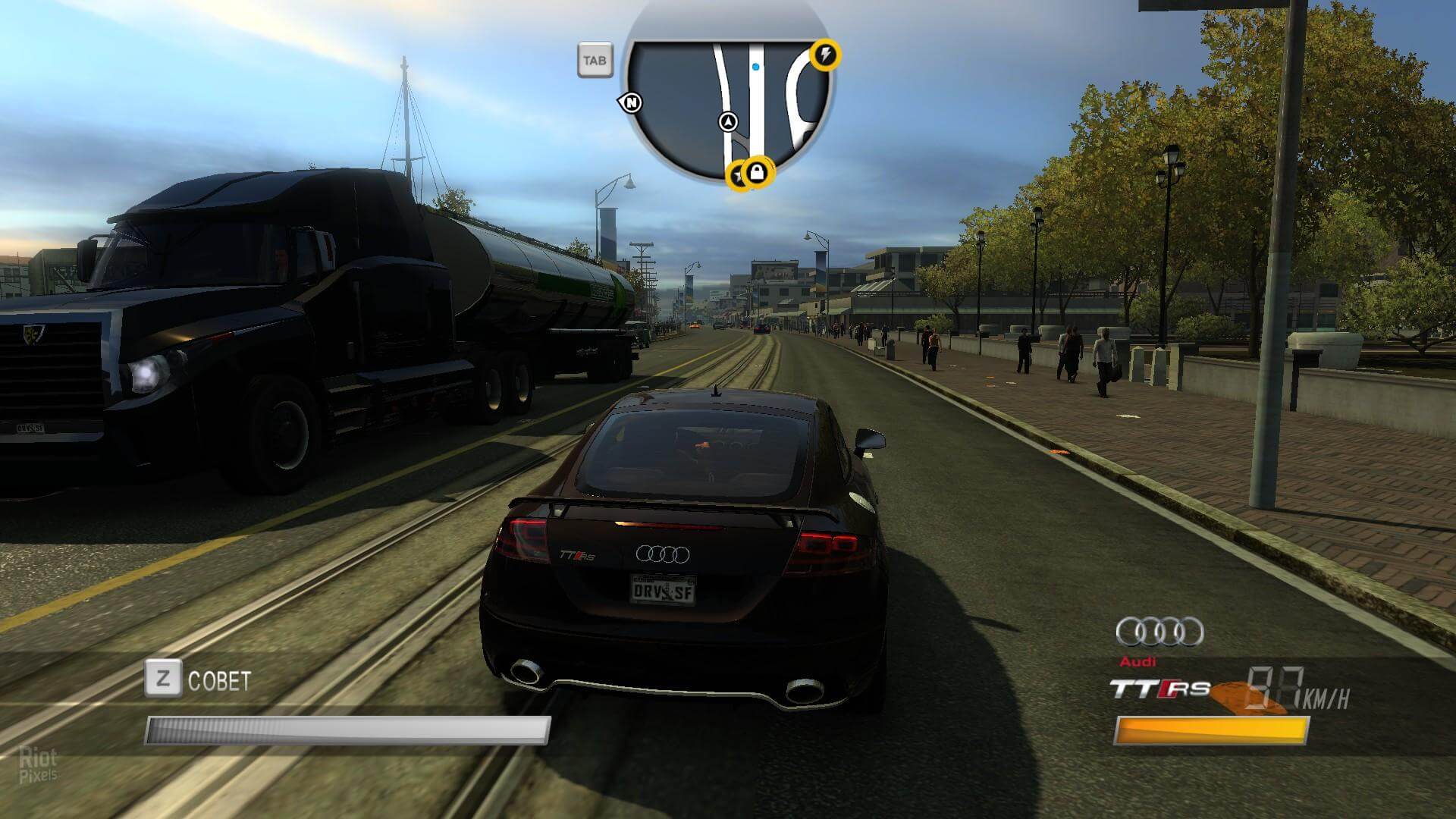Select the padlock marker on minimap
Screen dimensions: 1456x819
756,174
